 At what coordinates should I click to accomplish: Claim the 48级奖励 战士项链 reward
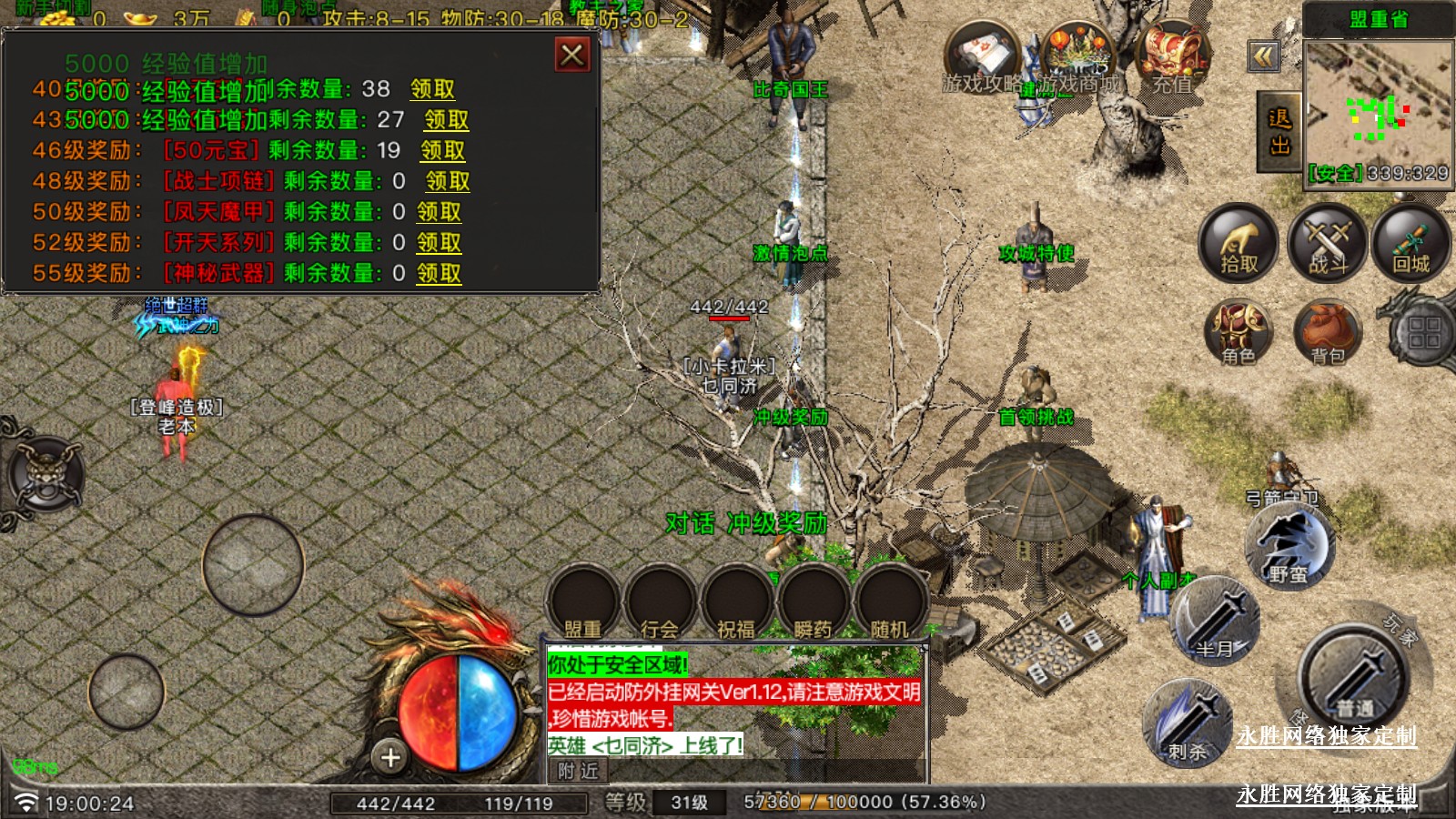[448, 181]
